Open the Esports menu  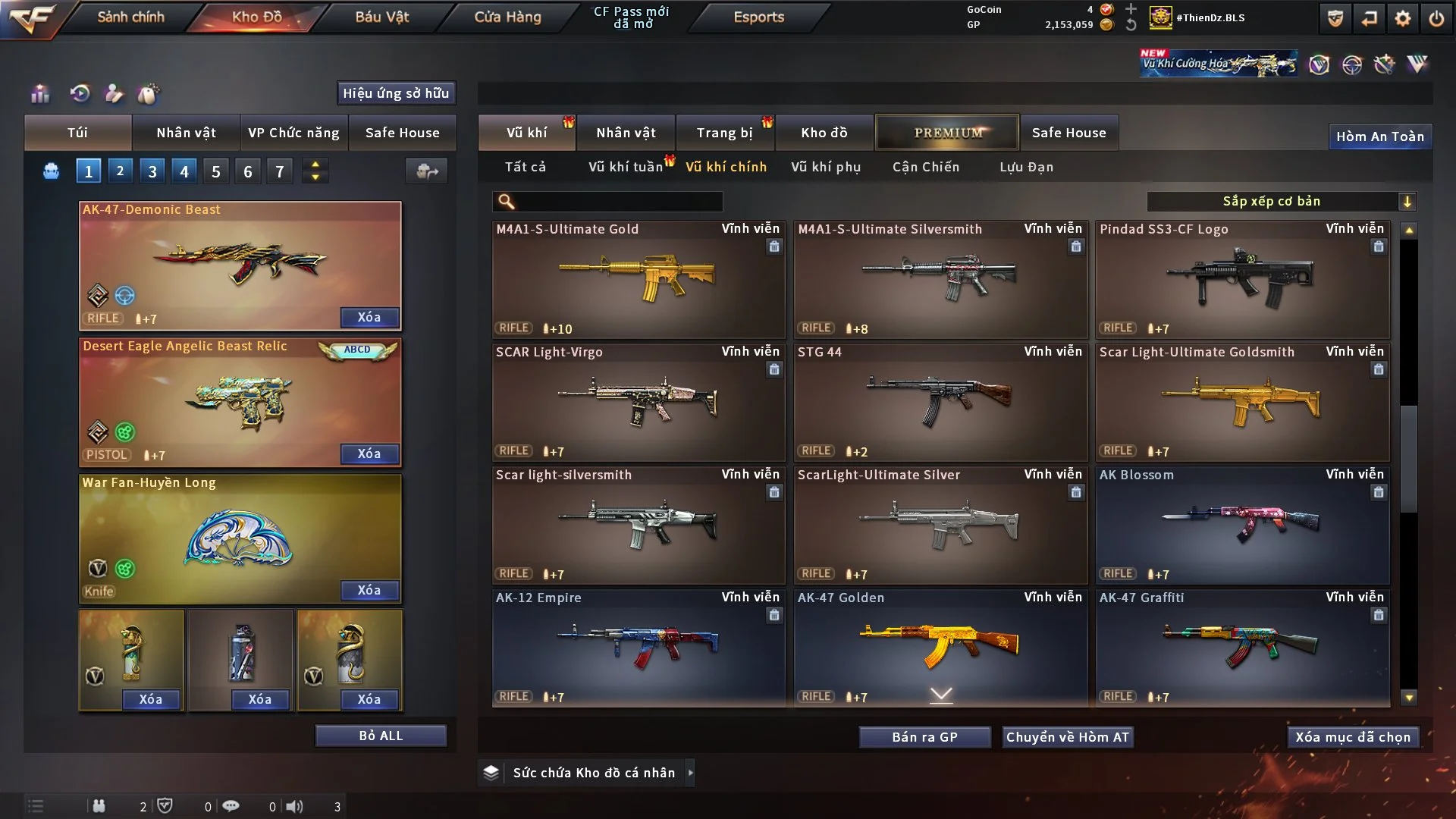758,17
